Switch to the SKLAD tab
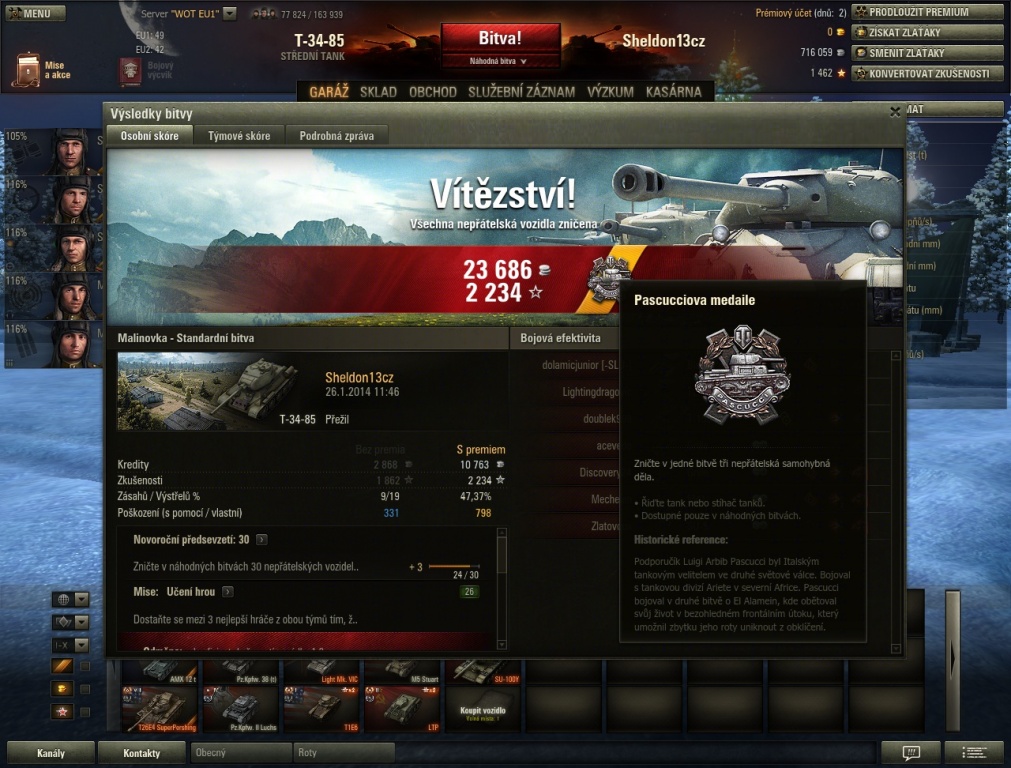The width and height of the screenshot is (1011, 768). coord(378,92)
